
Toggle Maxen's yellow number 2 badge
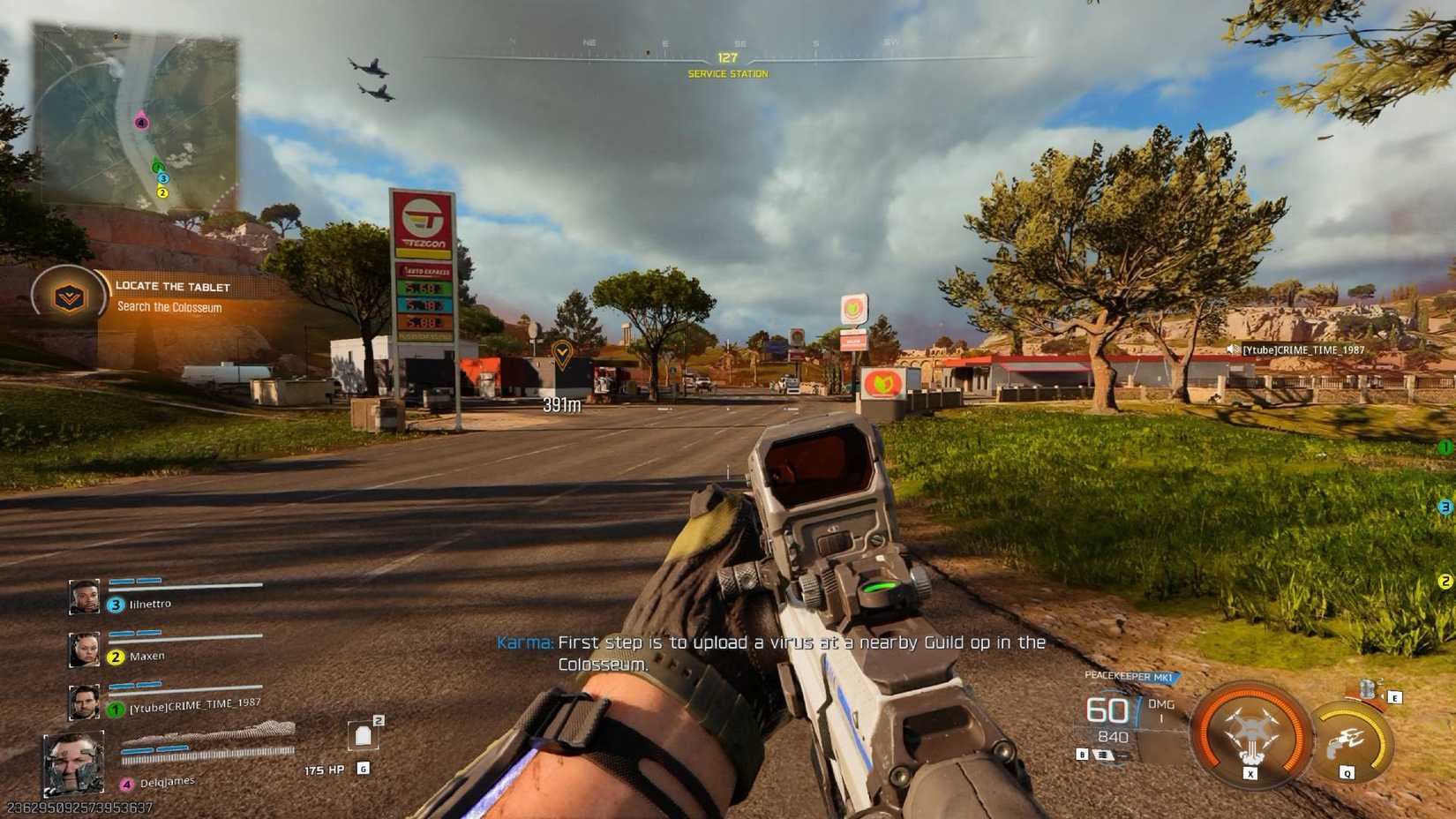(x=115, y=655)
